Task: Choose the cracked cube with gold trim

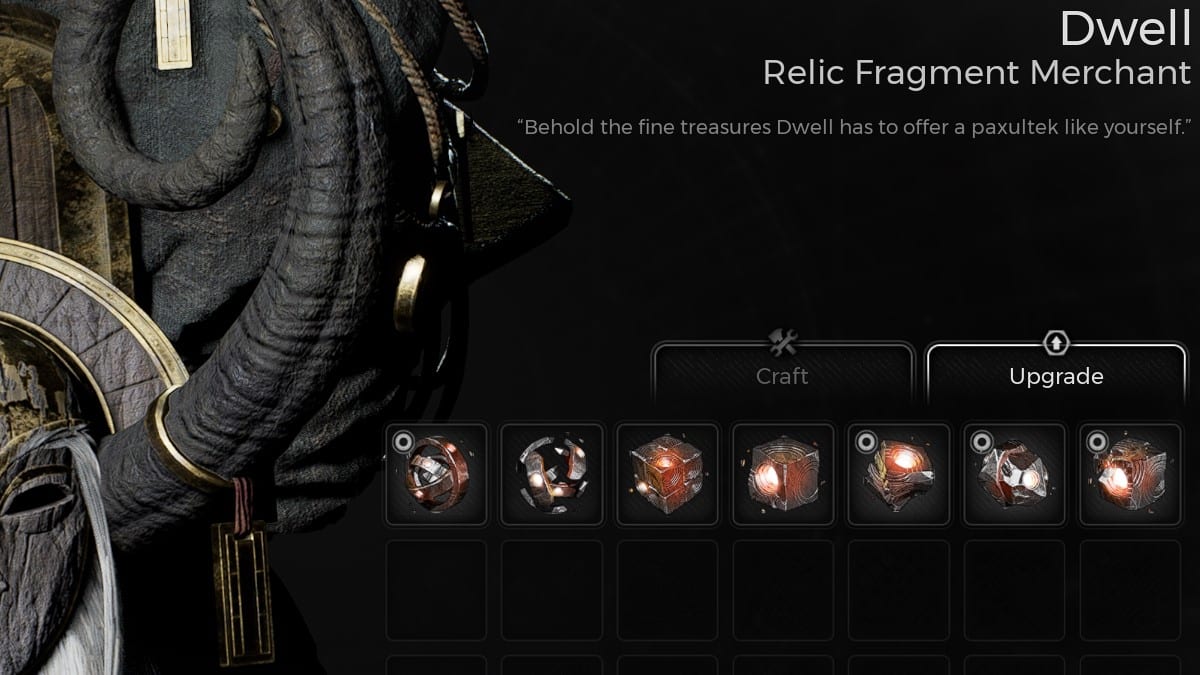Action: pos(898,474)
